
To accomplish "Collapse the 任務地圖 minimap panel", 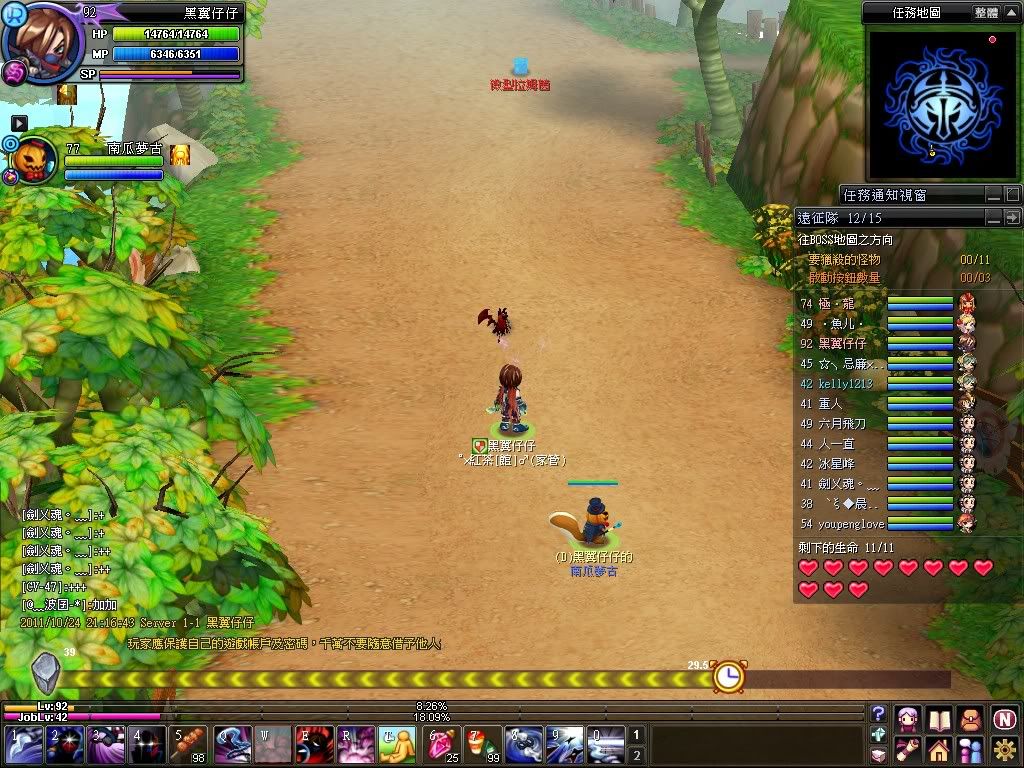I will point(1012,13).
